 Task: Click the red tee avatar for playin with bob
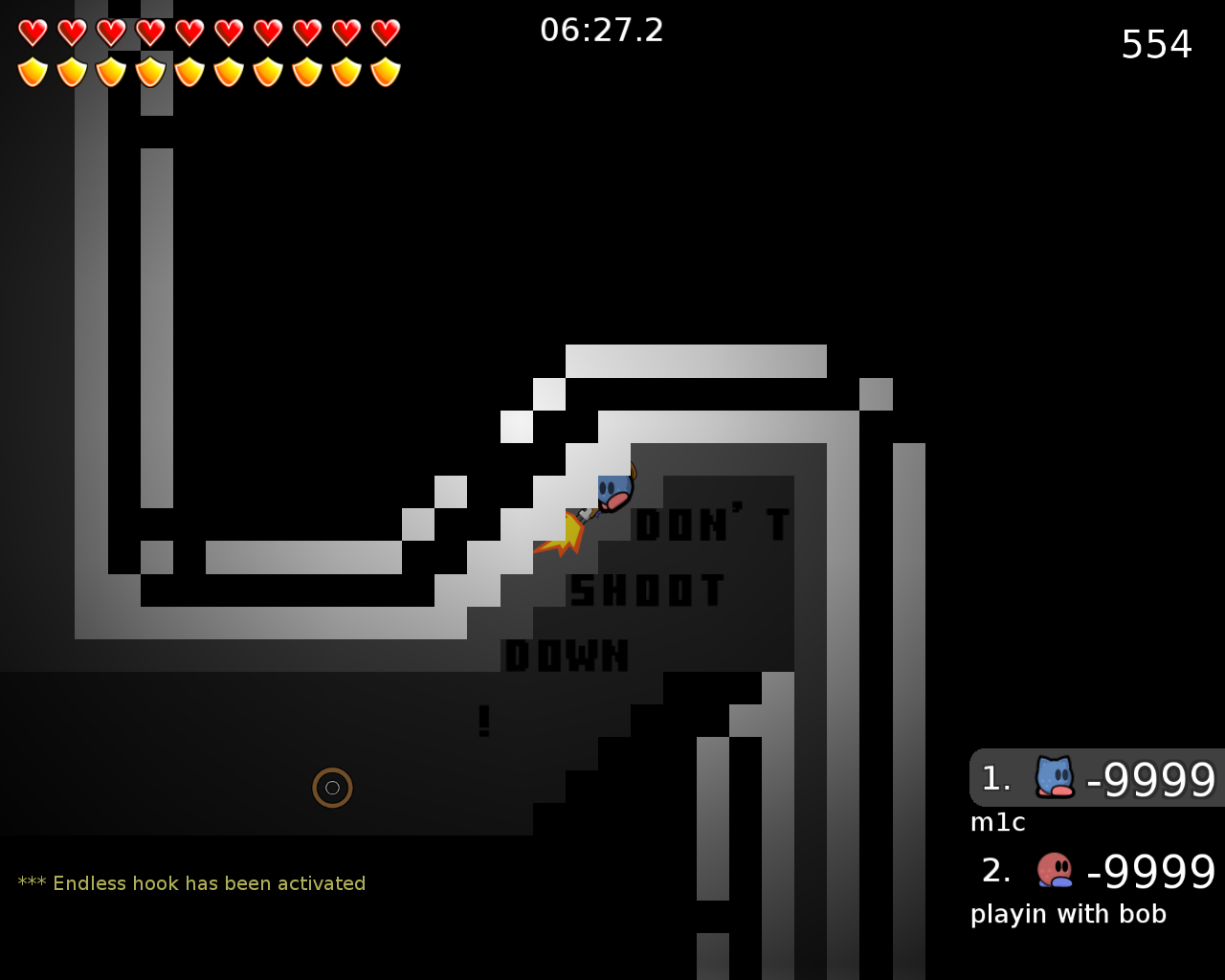pyautogui.click(x=1054, y=871)
